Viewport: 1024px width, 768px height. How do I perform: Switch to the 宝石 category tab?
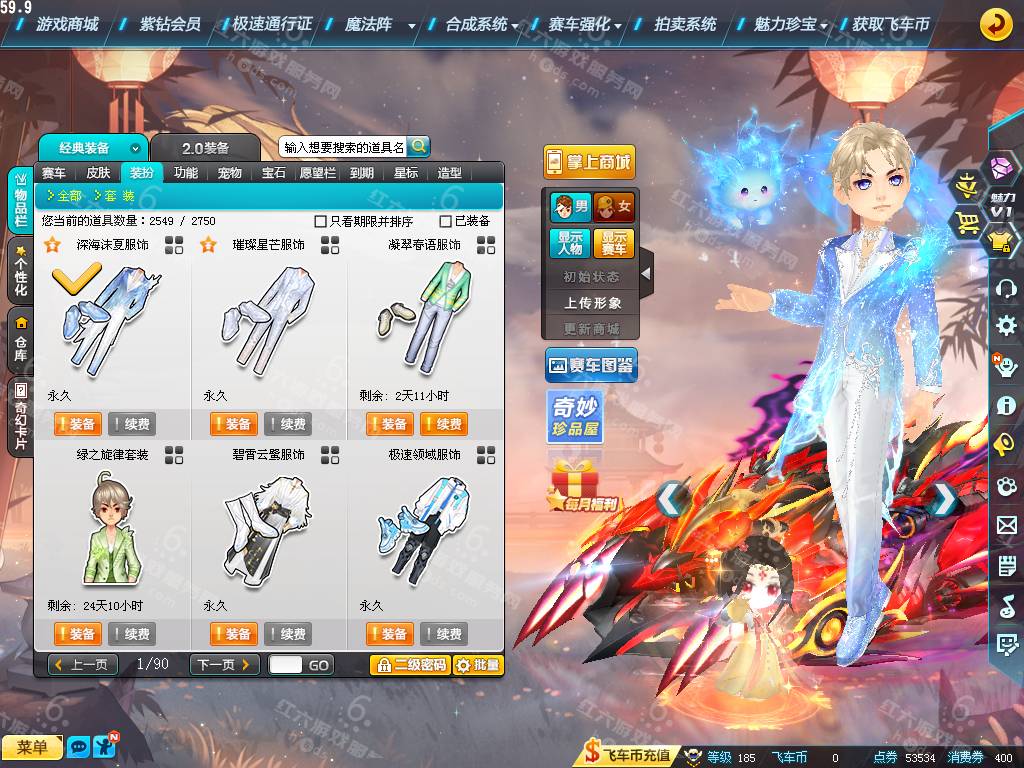273,172
